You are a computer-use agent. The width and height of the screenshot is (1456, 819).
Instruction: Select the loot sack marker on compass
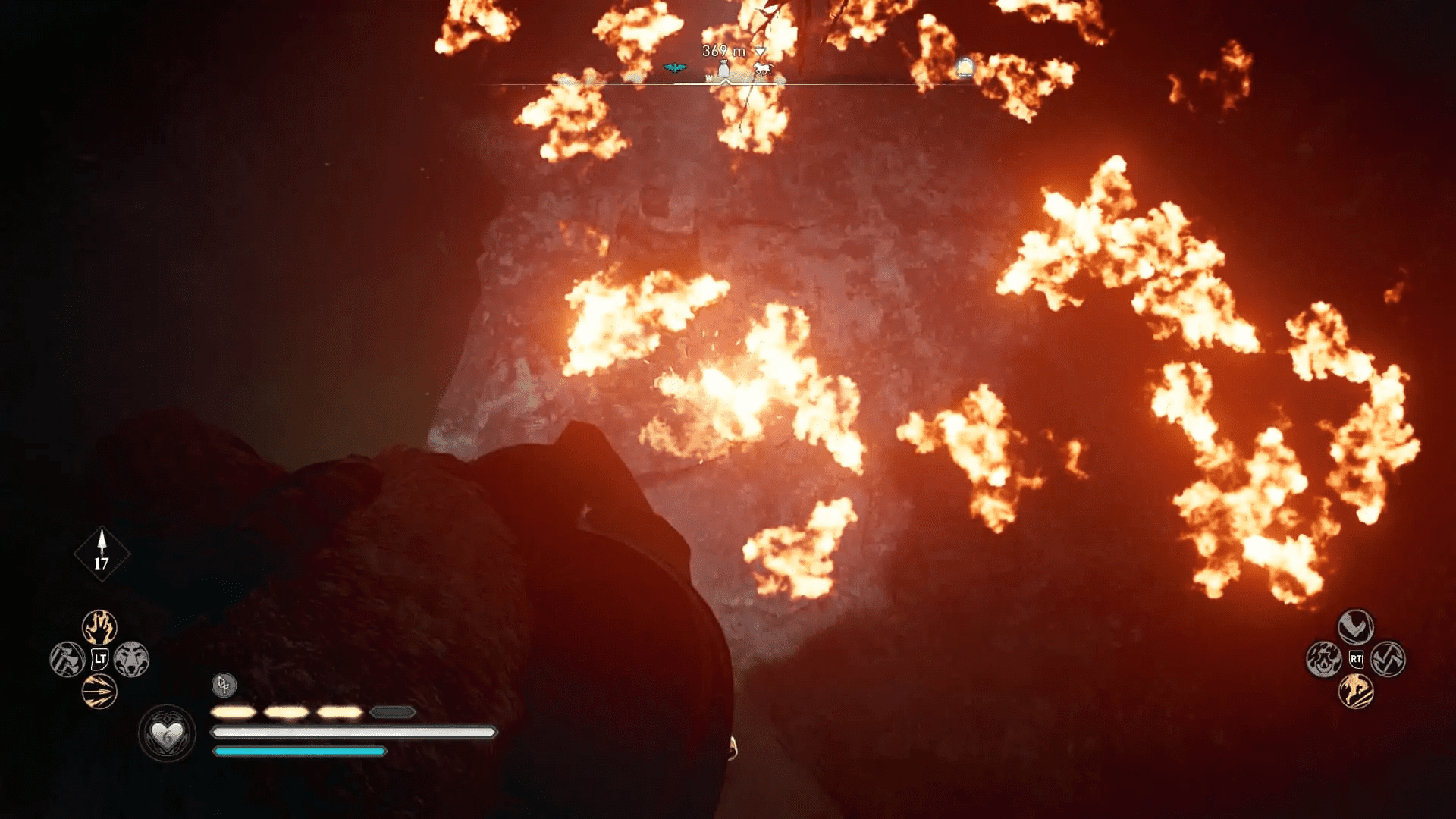724,70
